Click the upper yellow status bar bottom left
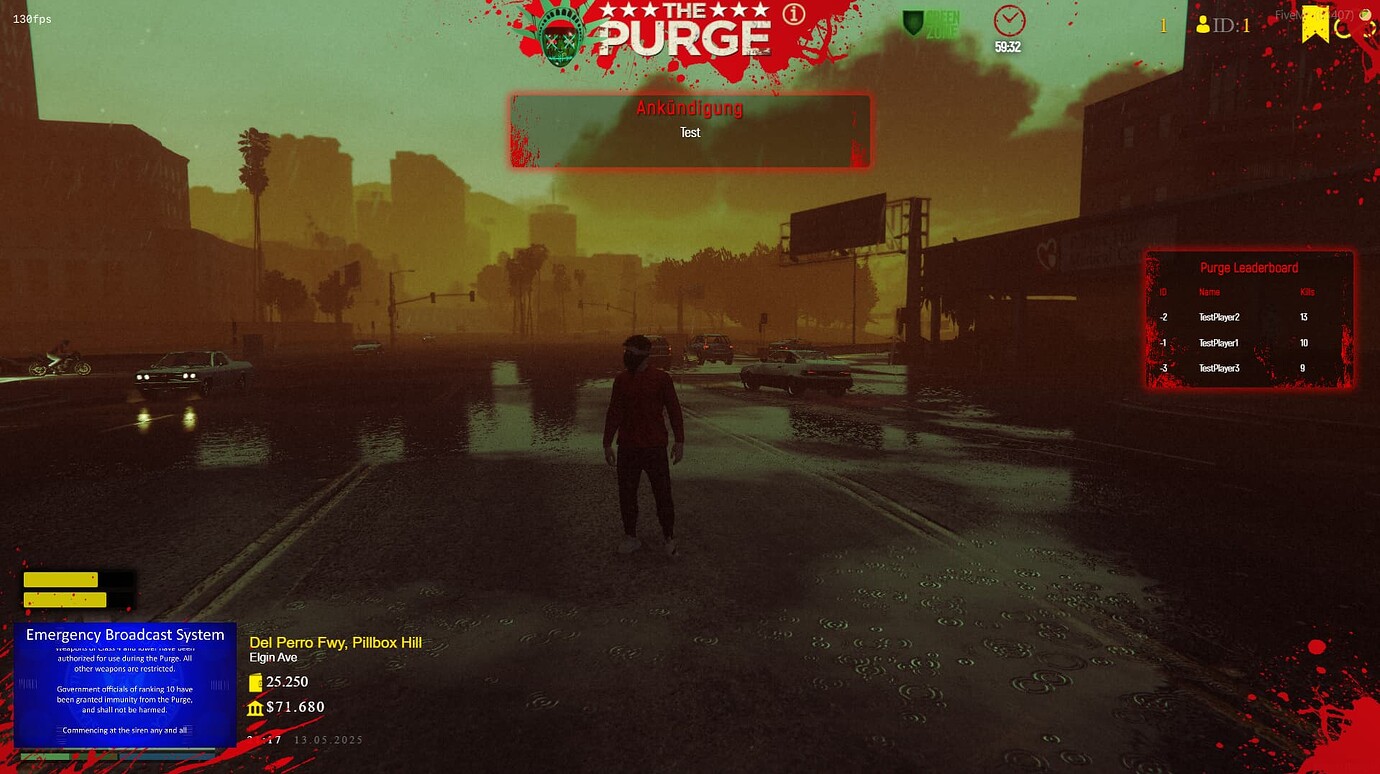 61,579
